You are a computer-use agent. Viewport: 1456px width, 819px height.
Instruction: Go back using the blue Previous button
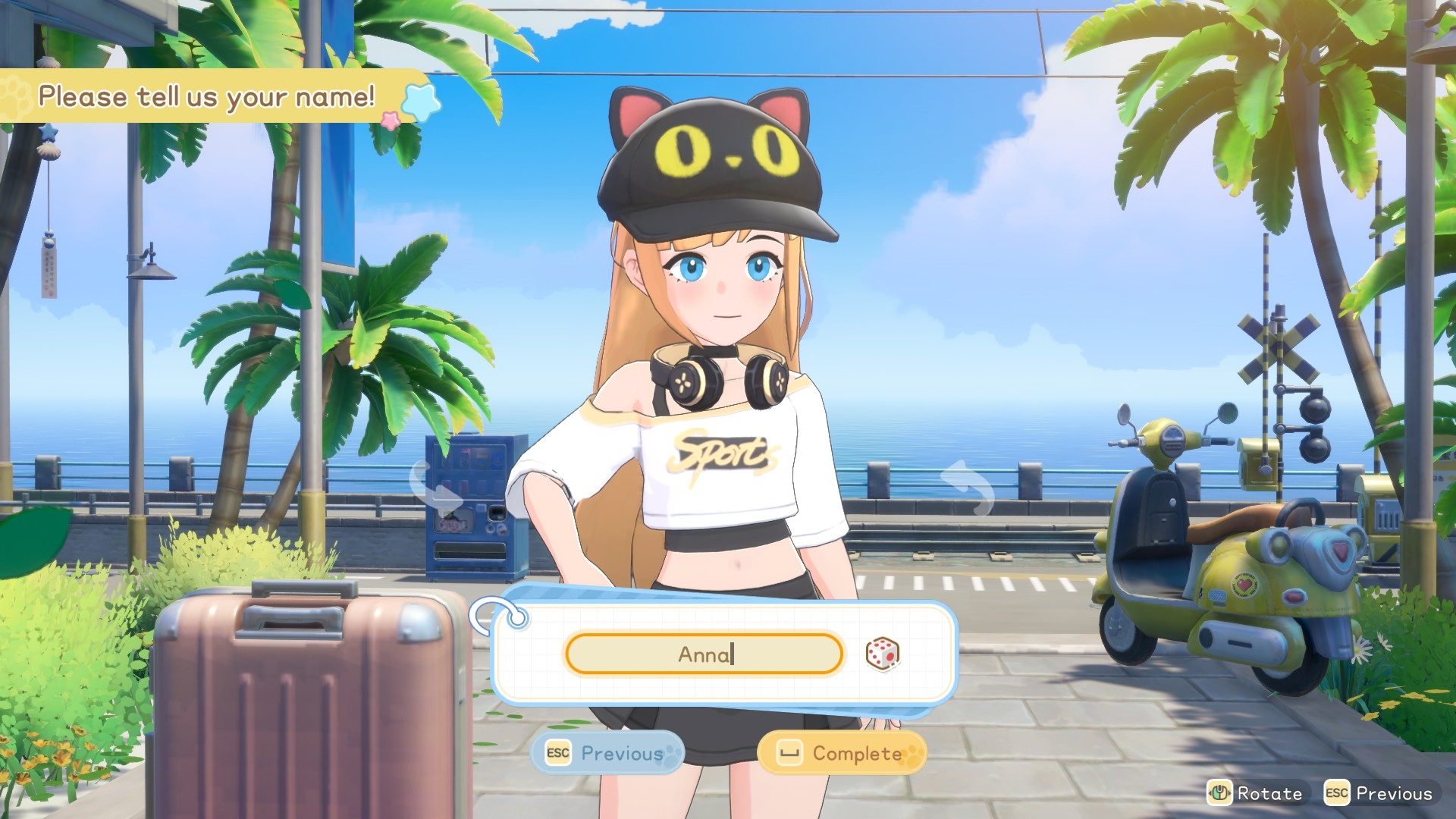607,753
